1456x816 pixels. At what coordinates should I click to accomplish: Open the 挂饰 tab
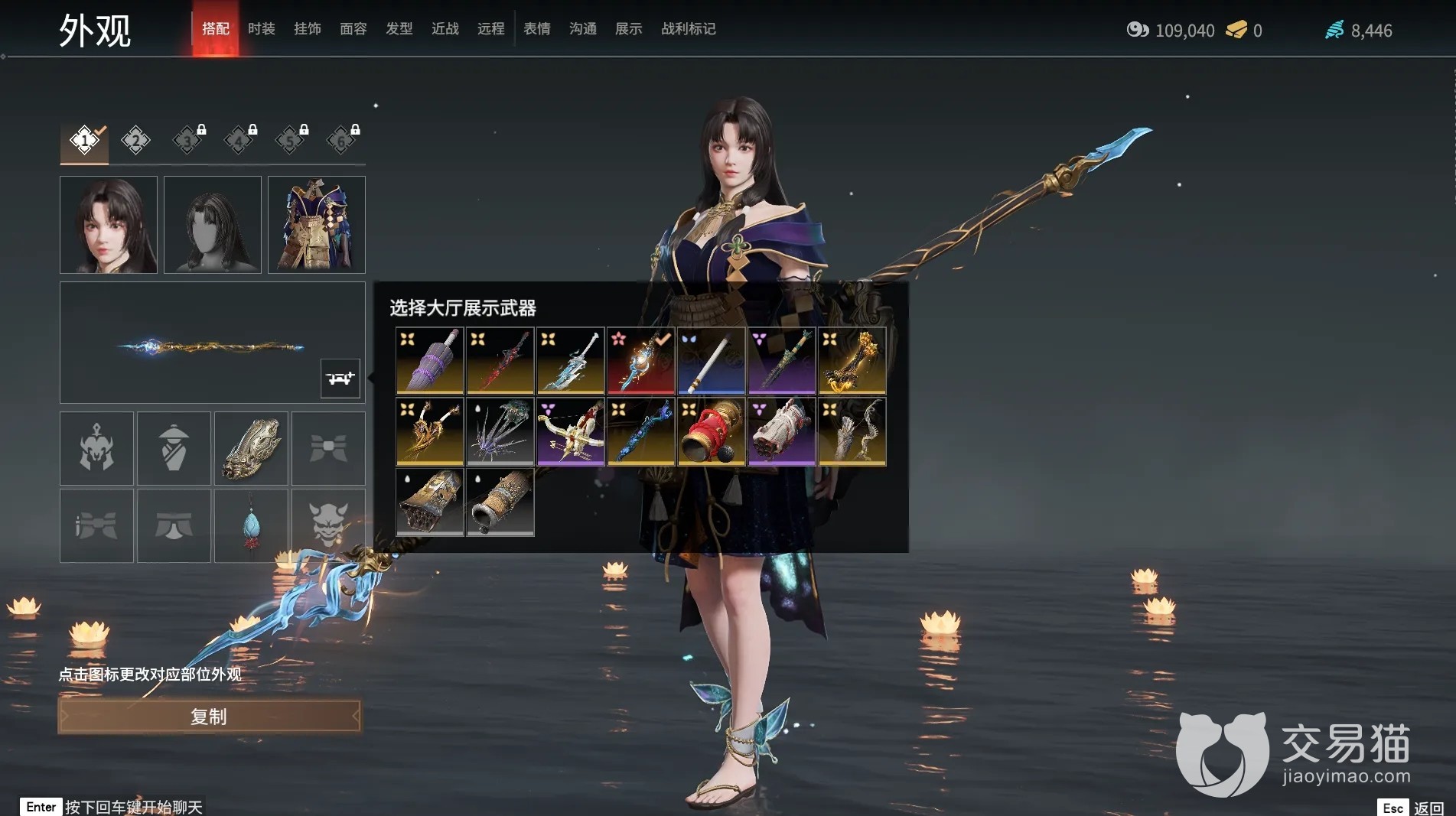coord(307,29)
